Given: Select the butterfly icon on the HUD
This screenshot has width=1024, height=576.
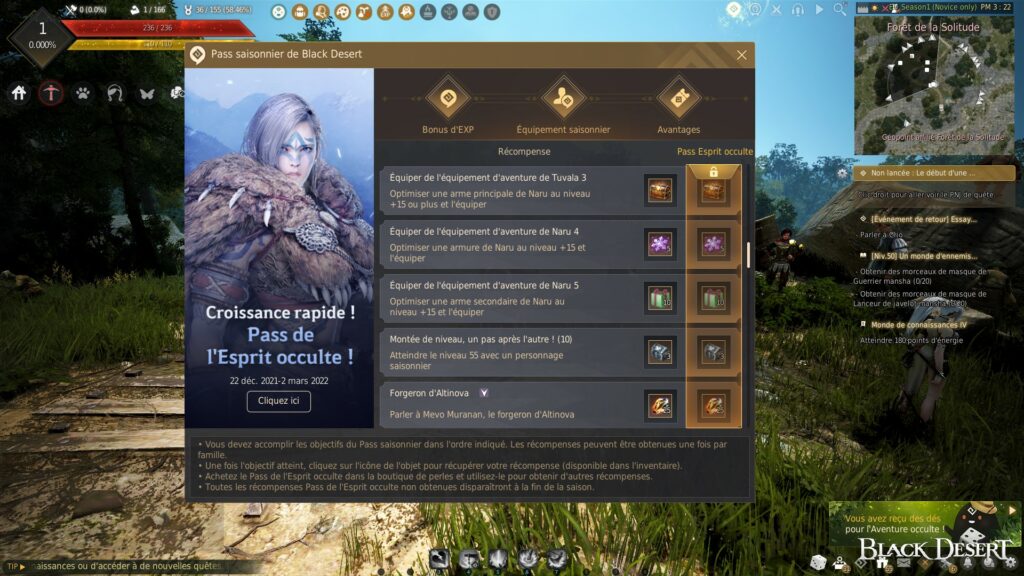Looking at the screenshot, I should tap(147, 93).
